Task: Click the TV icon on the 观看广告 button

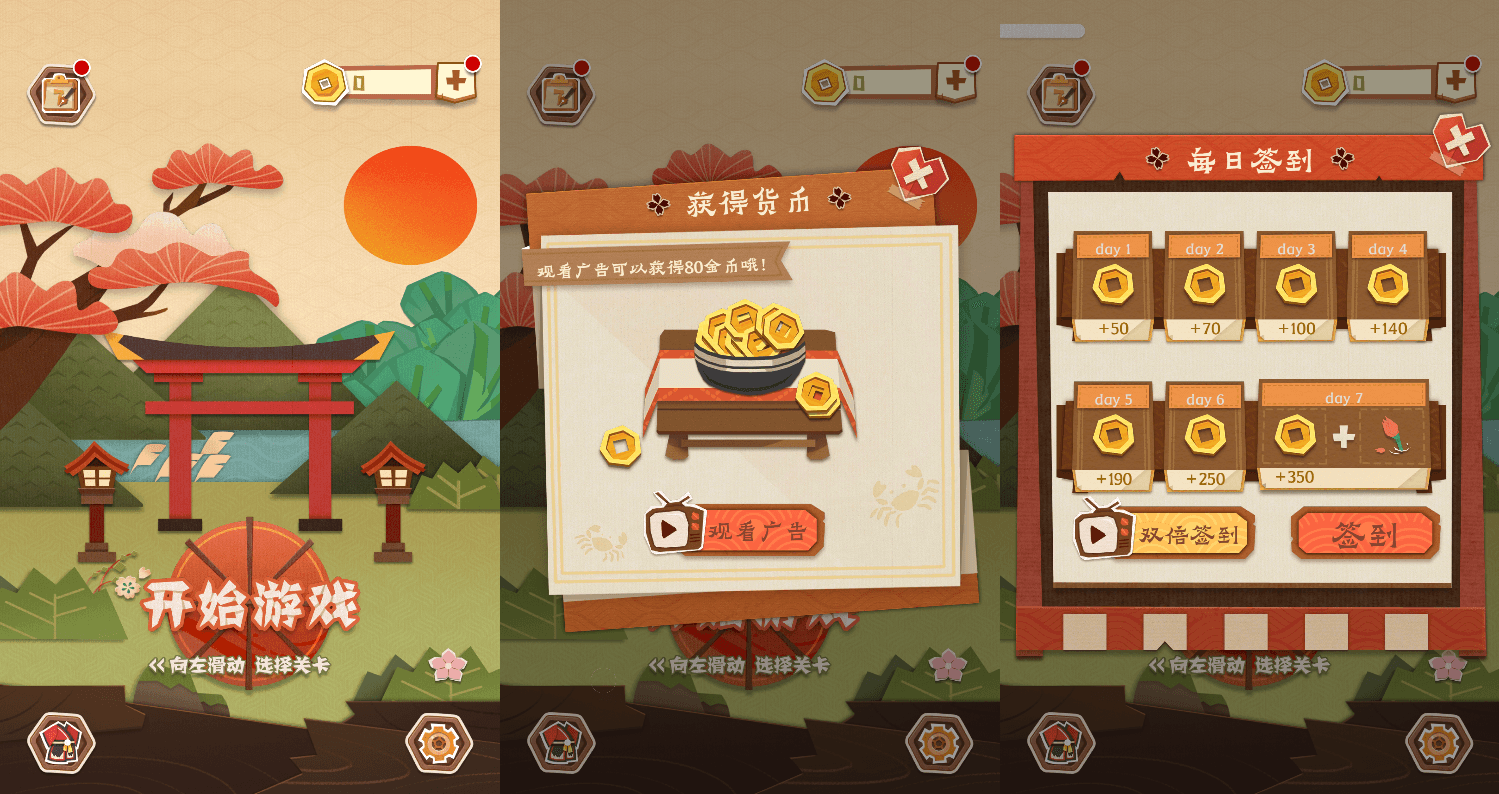Action: (676, 533)
